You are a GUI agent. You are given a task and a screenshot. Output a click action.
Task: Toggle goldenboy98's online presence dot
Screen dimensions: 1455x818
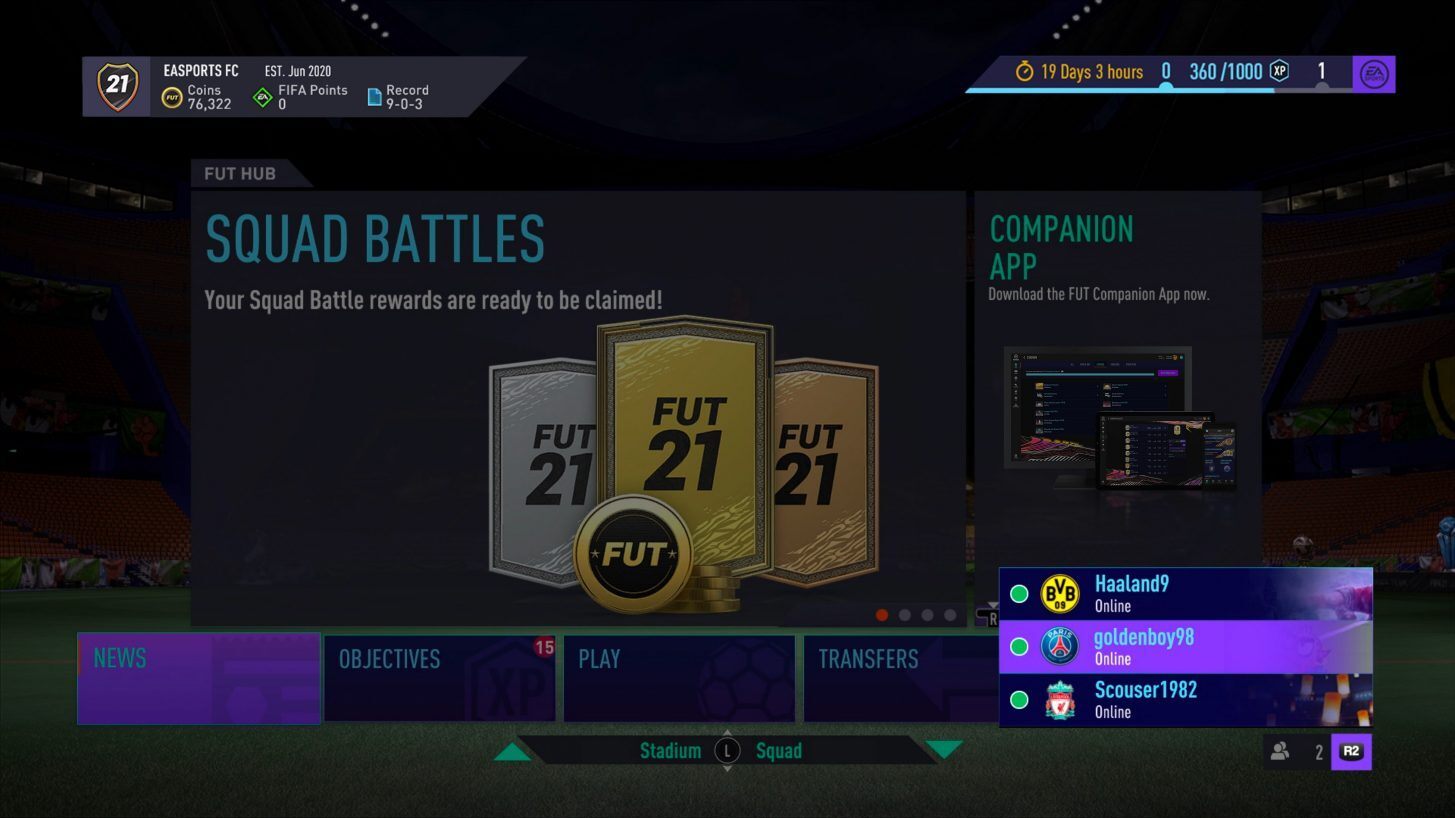pos(1018,646)
